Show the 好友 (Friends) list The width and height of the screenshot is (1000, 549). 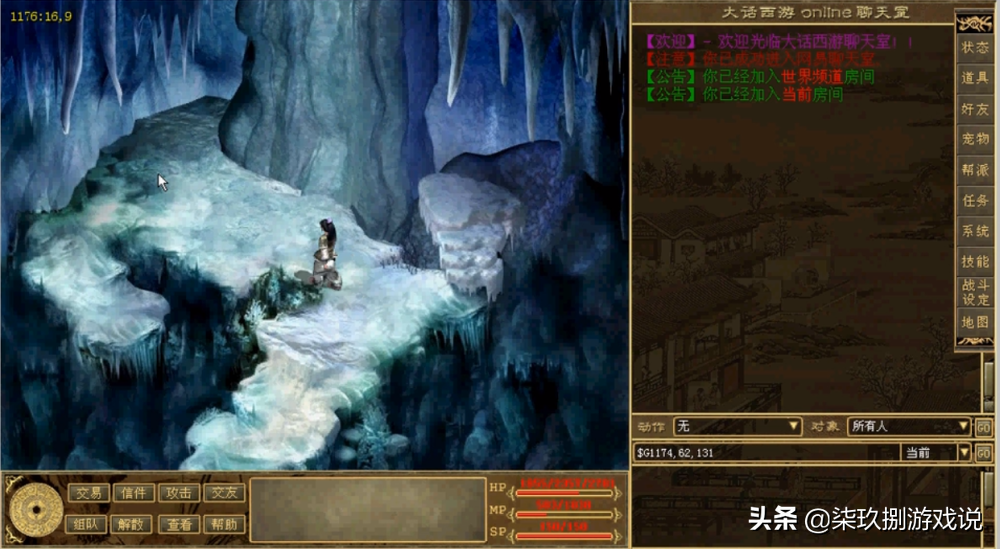(x=975, y=109)
